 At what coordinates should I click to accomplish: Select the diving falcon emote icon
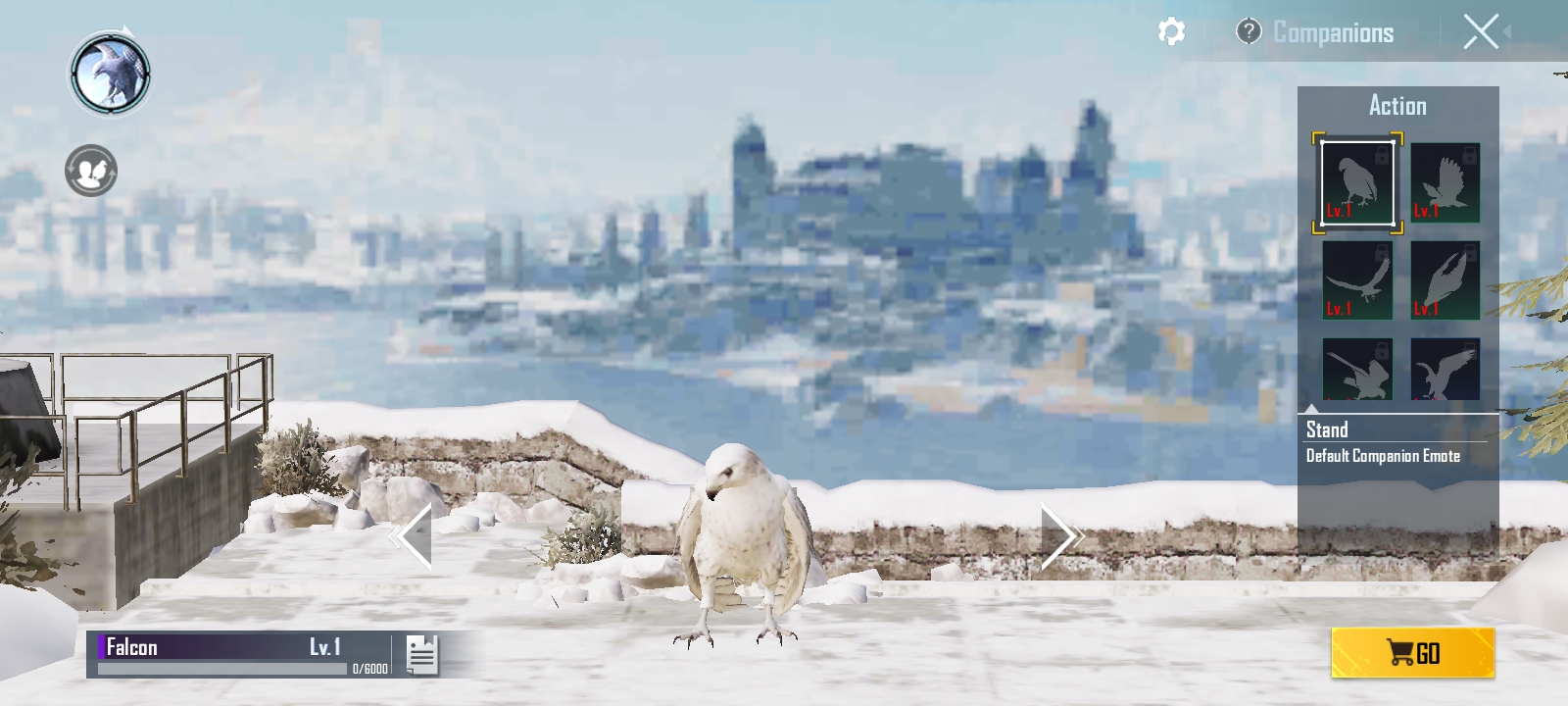(1445, 281)
